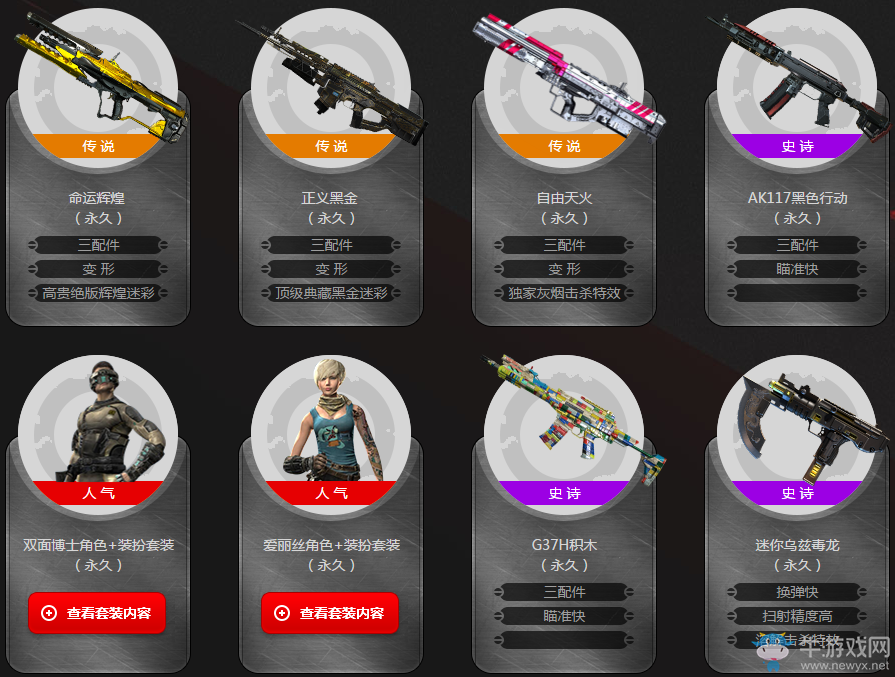895x677 pixels.
Task: Open the 牛游戏网 watermark link
Action: 835,652
